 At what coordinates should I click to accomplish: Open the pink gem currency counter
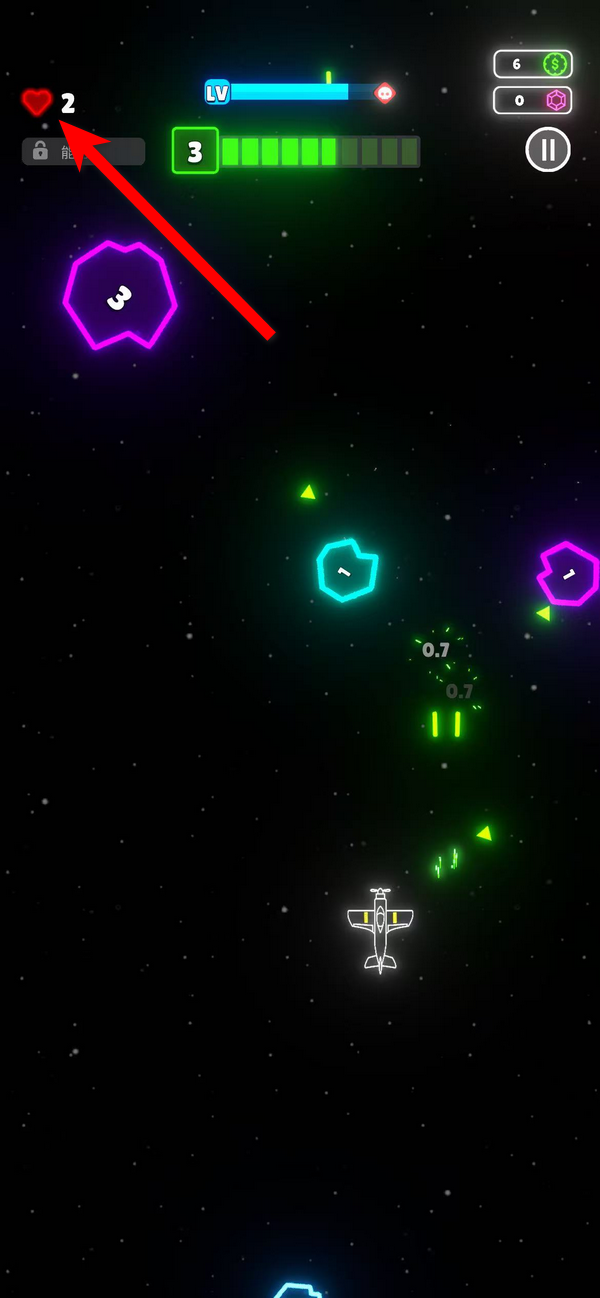click(533, 101)
